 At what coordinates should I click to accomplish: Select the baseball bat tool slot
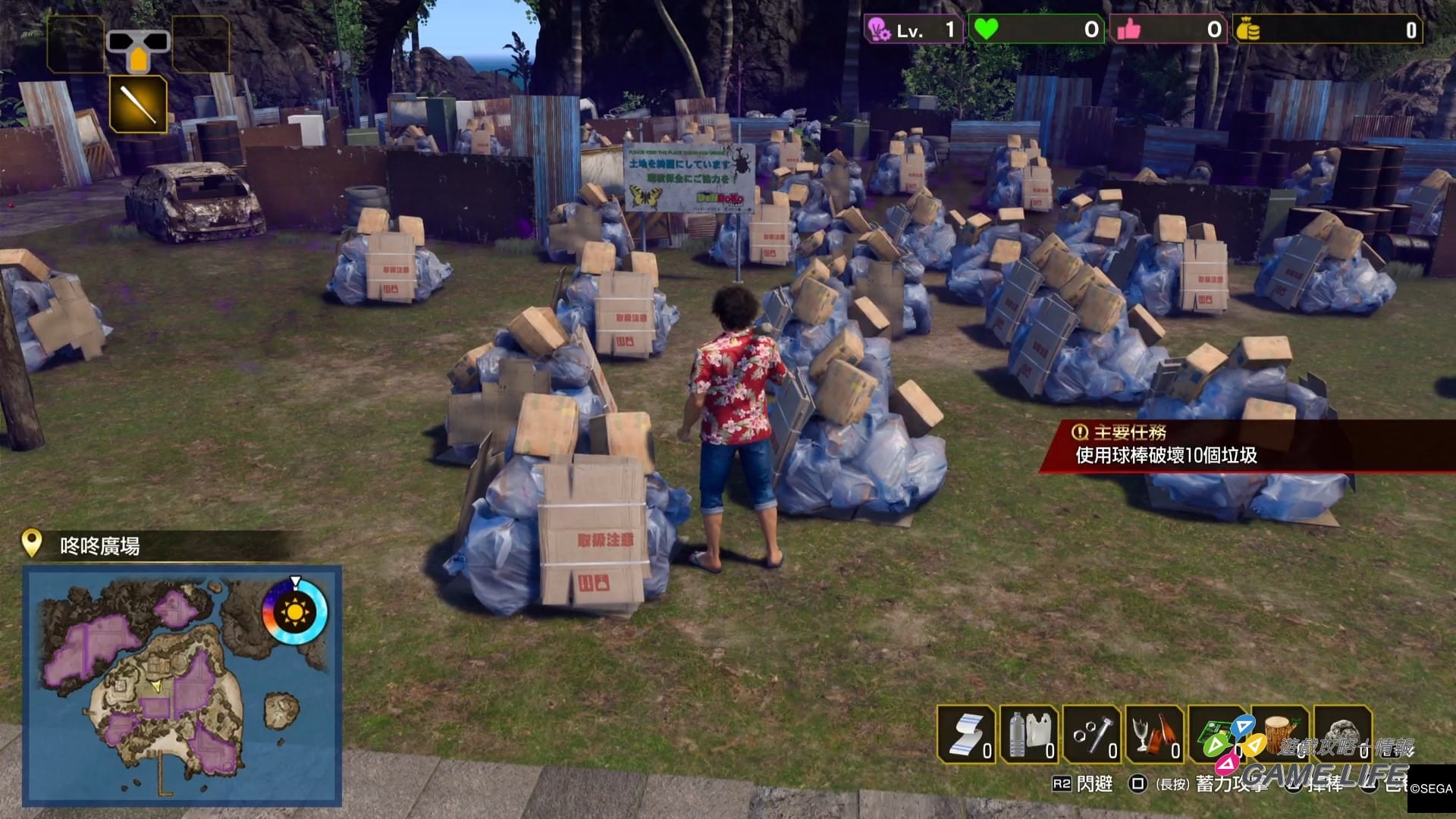coord(138,104)
